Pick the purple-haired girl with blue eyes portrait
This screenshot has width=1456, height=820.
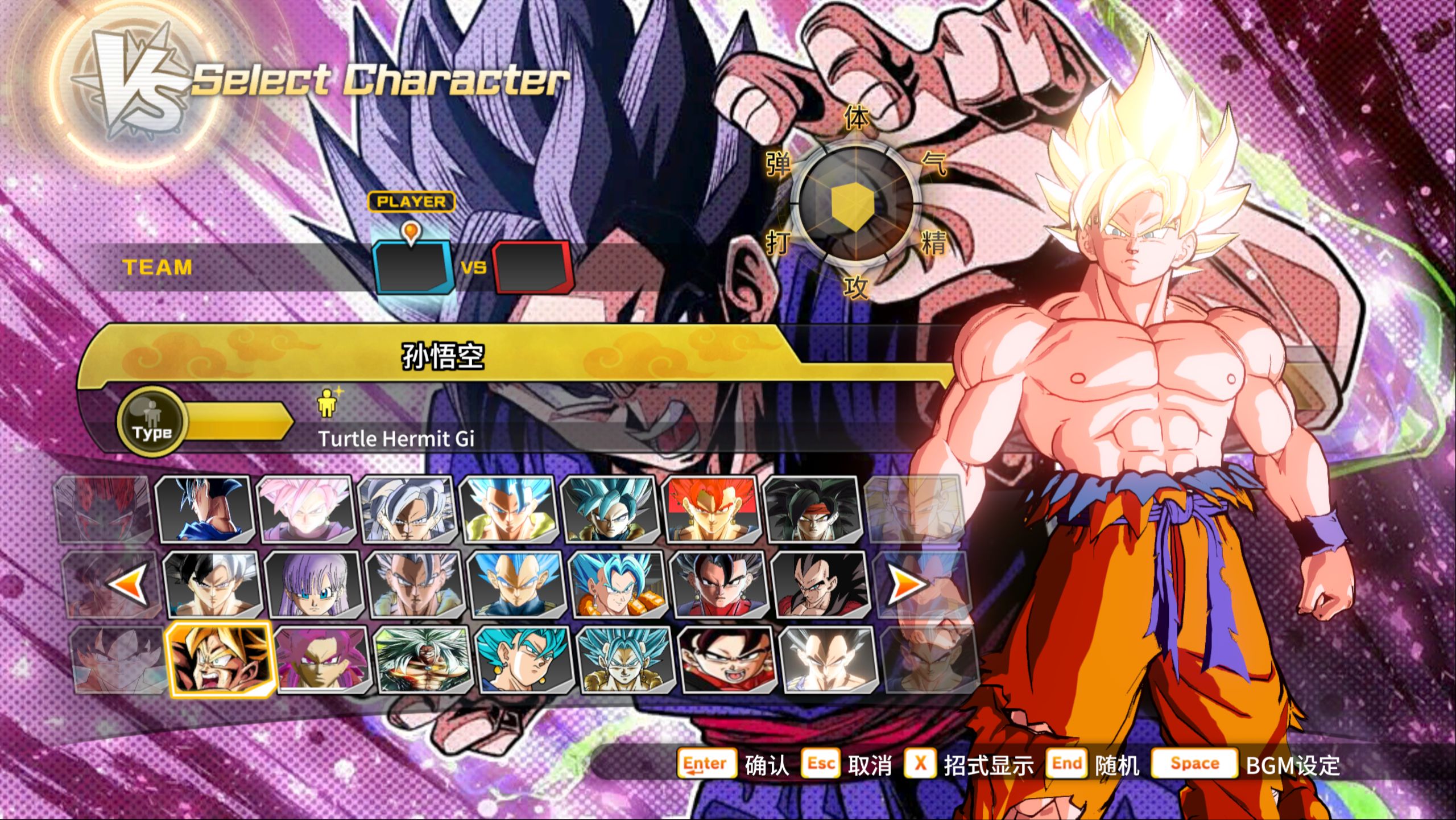pyautogui.click(x=314, y=584)
